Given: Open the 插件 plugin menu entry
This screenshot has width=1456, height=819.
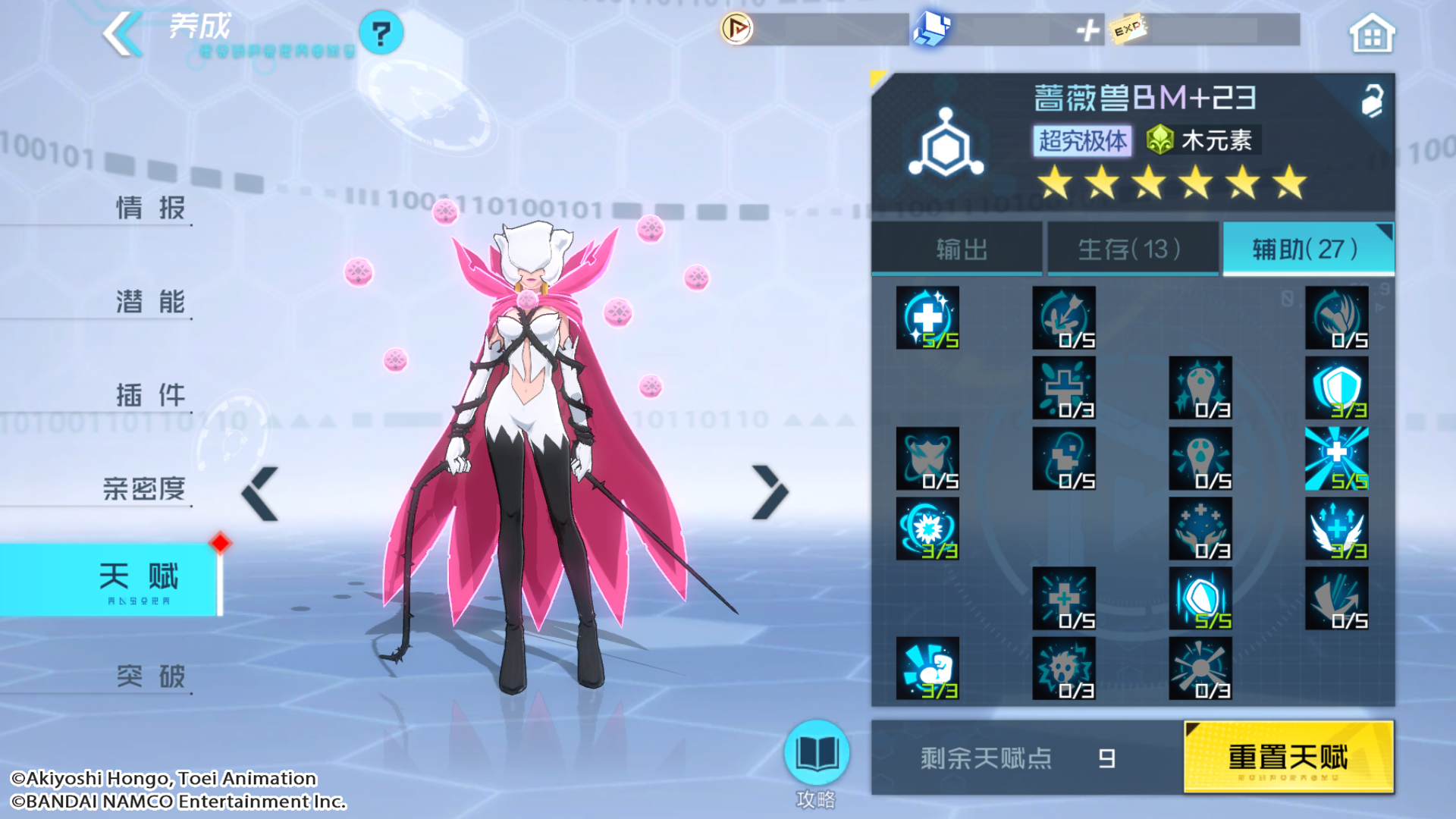Looking at the screenshot, I should pos(149,394).
